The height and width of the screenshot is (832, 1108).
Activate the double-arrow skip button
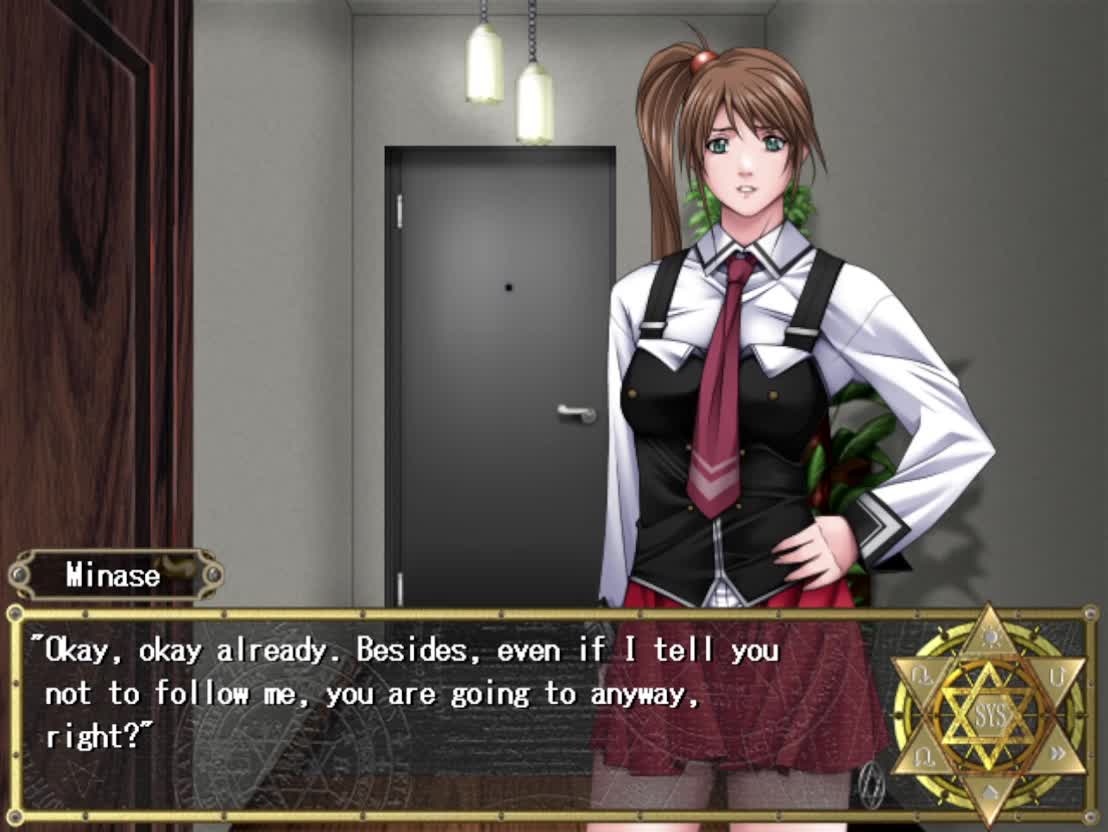1056,755
